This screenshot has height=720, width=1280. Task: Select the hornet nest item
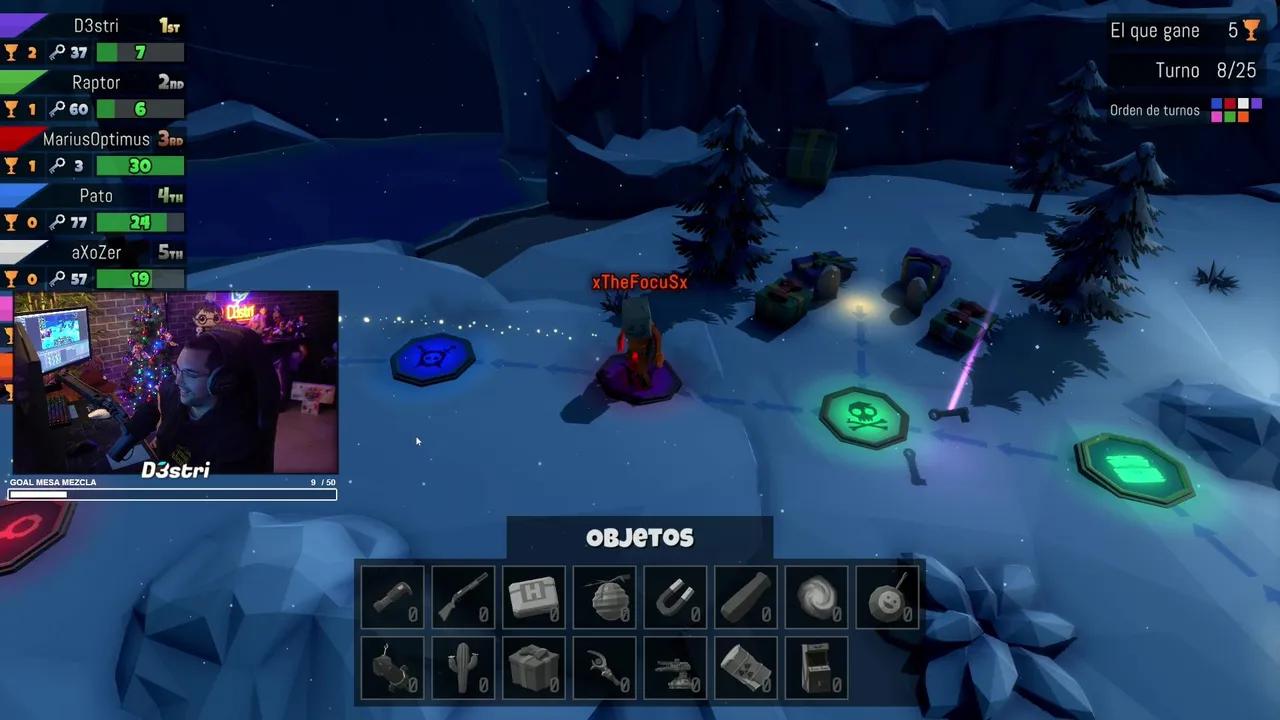[x=605, y=597]
